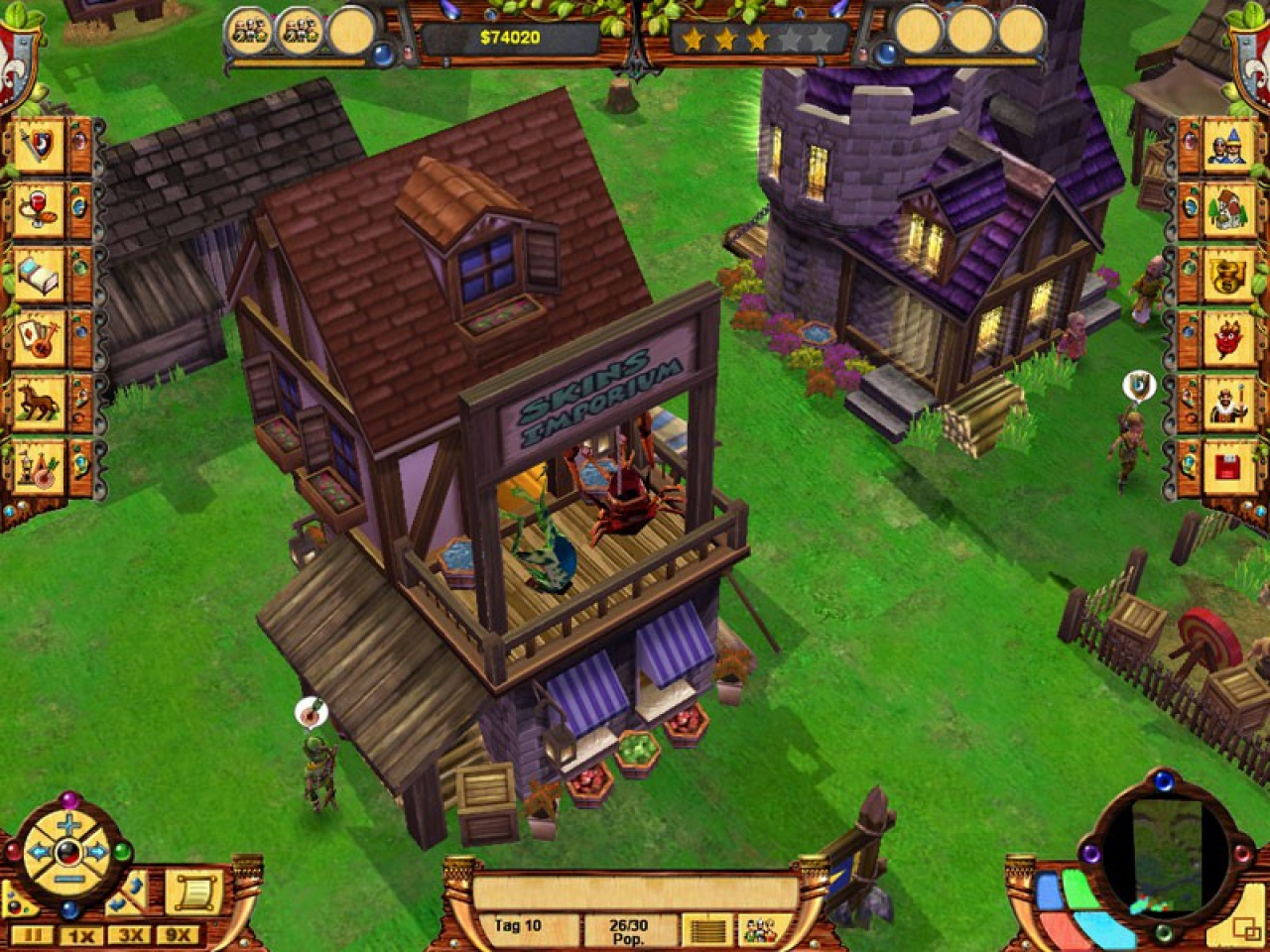Set game speed back to 1X
This screenshot has width=1270, height=952.
[80, 933]
